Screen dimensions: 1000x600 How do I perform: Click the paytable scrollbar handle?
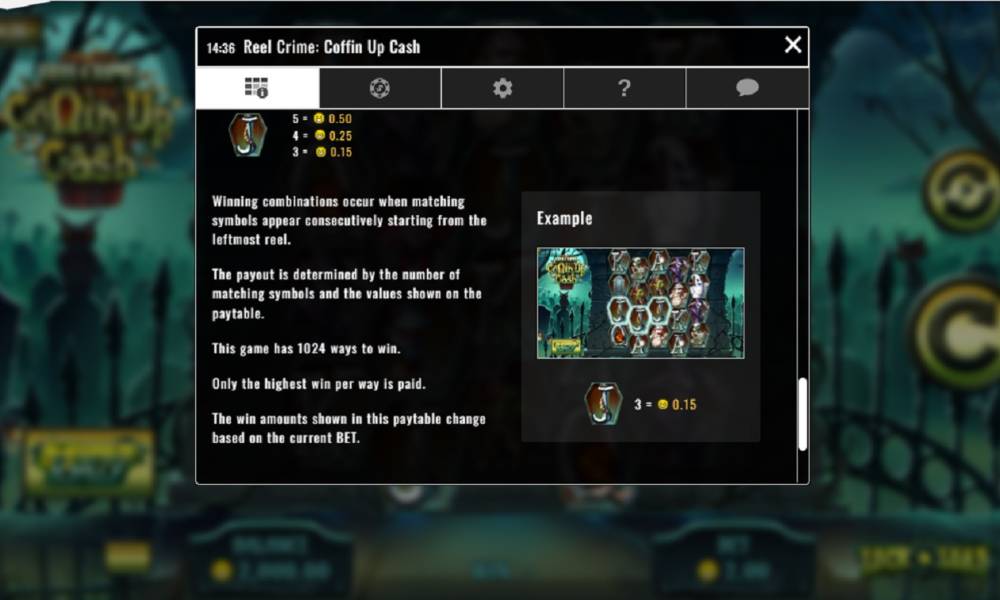click(801, 415)
